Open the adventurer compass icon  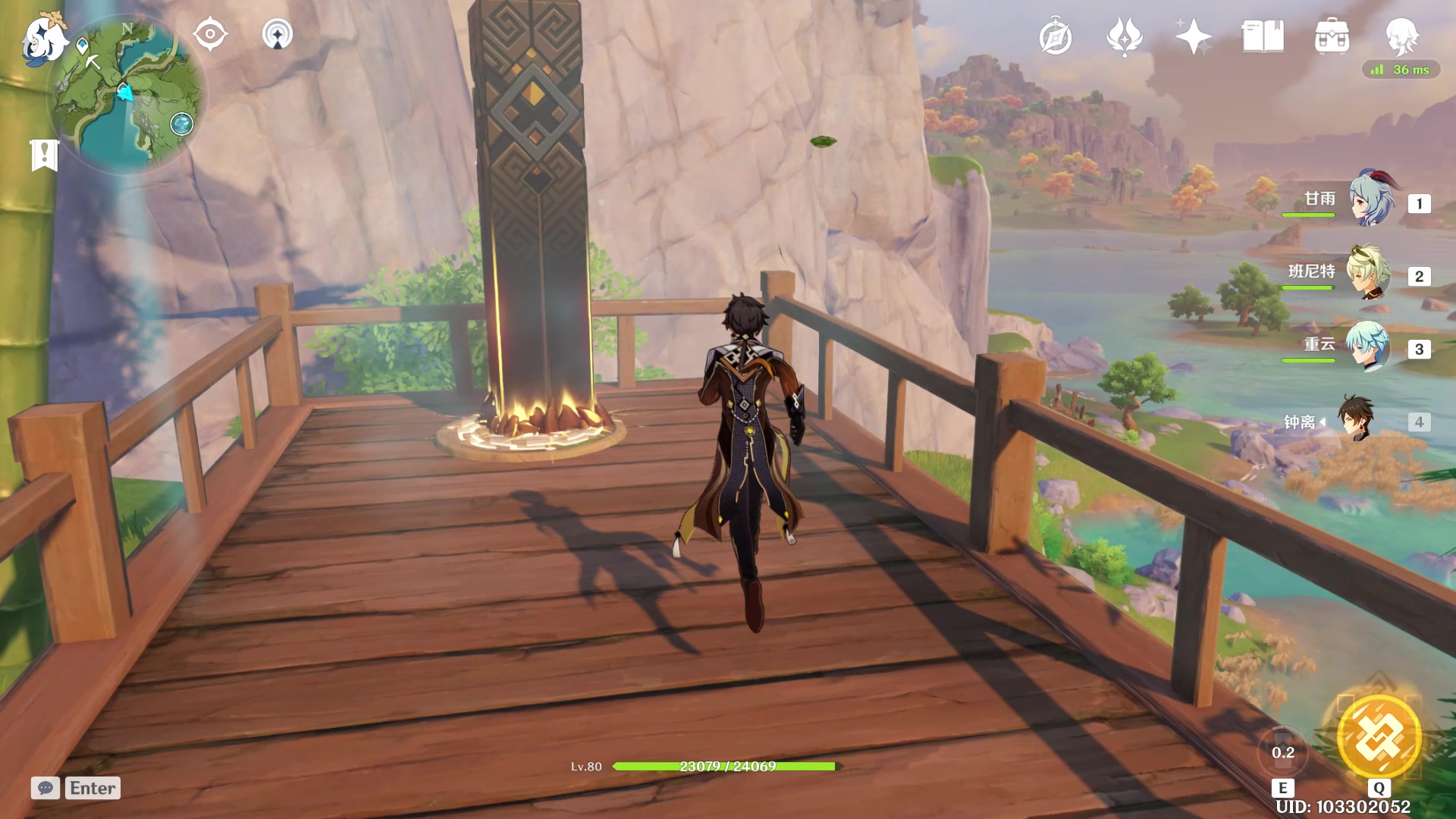pyautogui.click(x=1055, y=37)
